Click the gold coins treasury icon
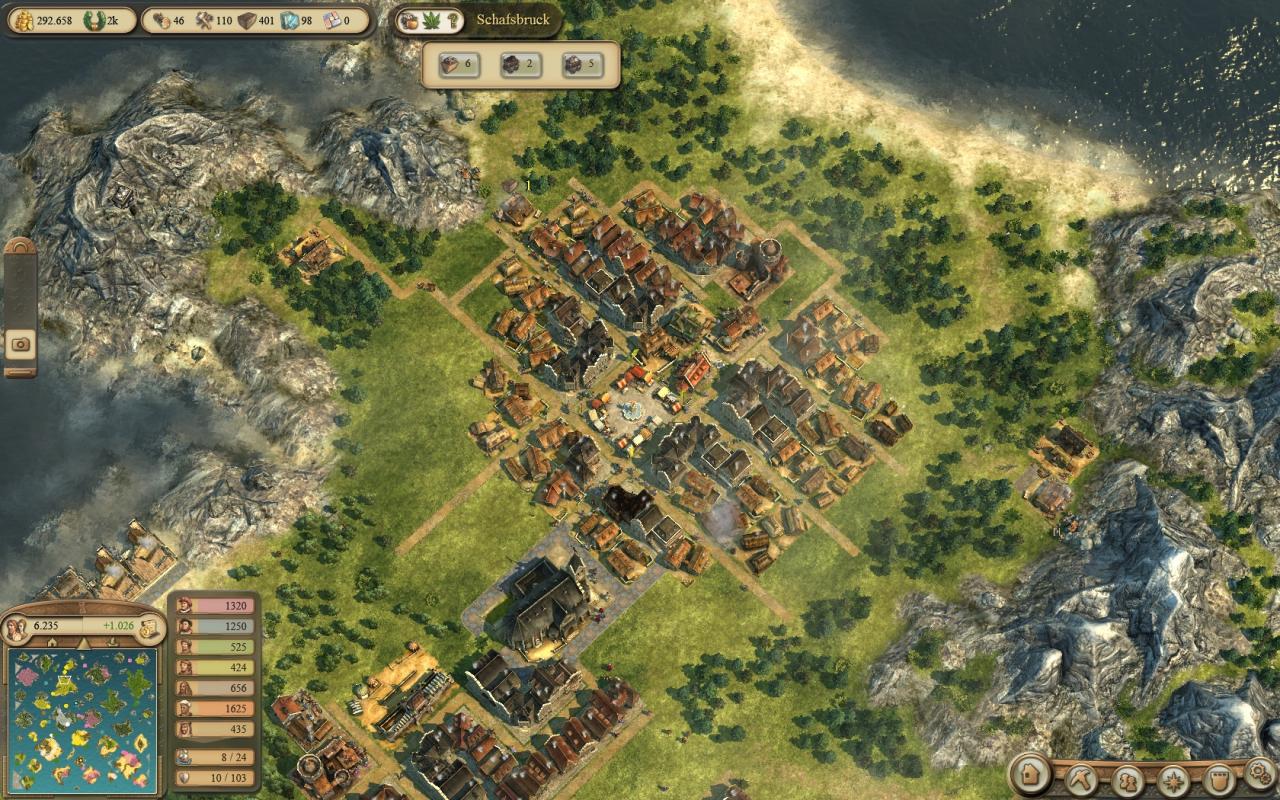 pos(20,20)
